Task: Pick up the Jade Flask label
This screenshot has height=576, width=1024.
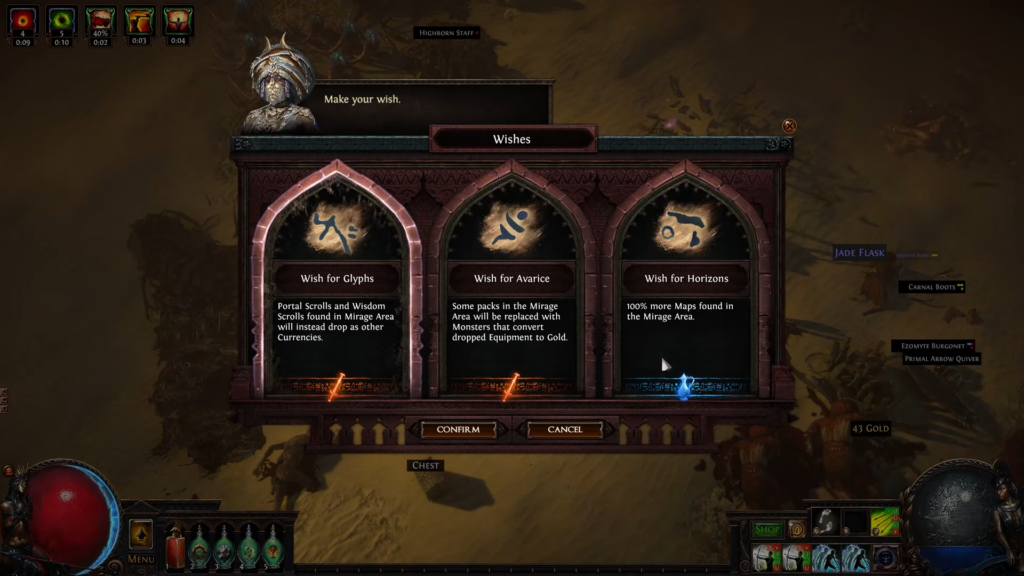Action: click(860, 253)
